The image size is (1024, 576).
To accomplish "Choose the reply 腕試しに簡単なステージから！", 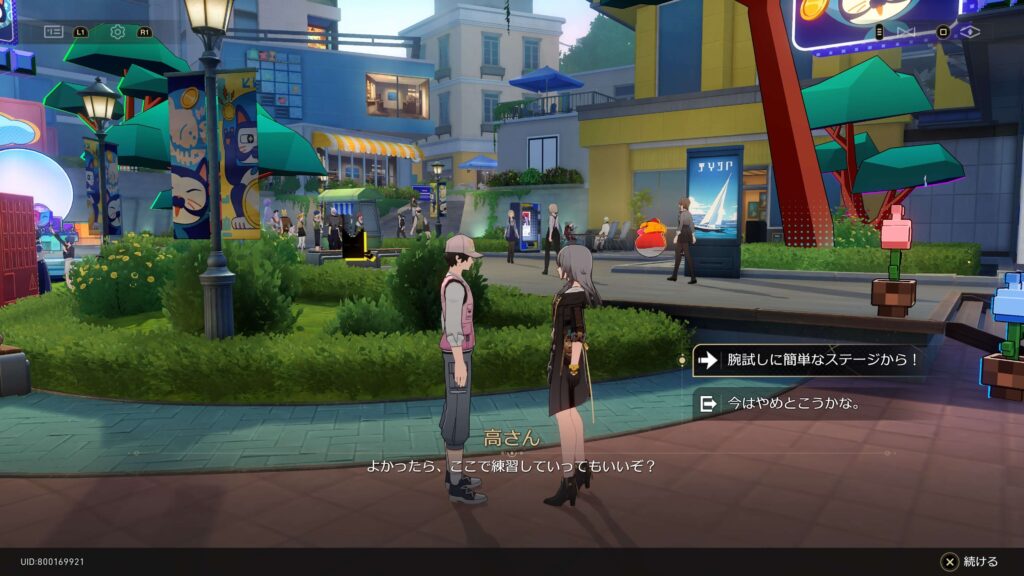I will [x=808, y=360].
